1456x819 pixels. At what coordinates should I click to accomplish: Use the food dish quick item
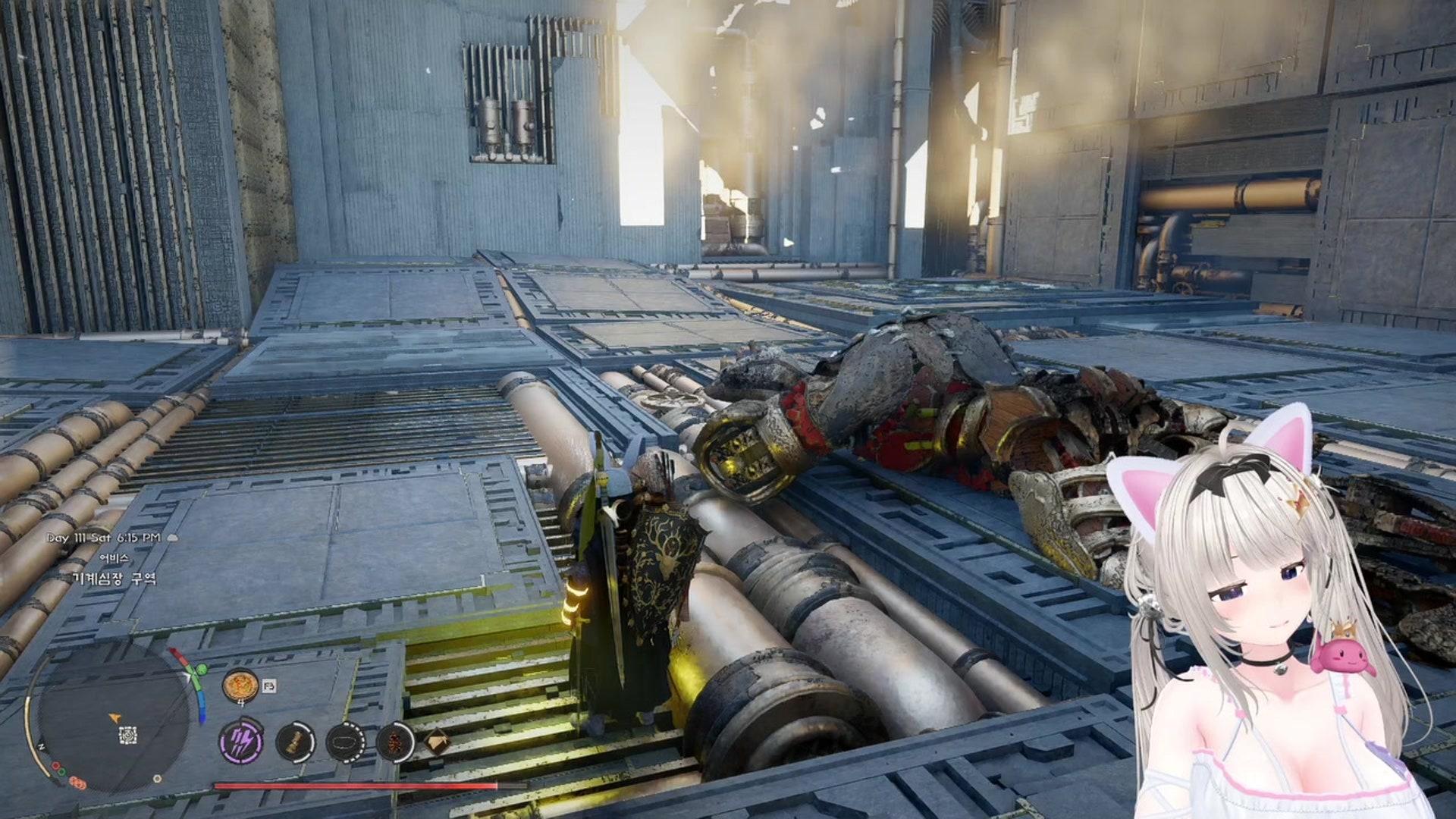(x=240, y=686)
